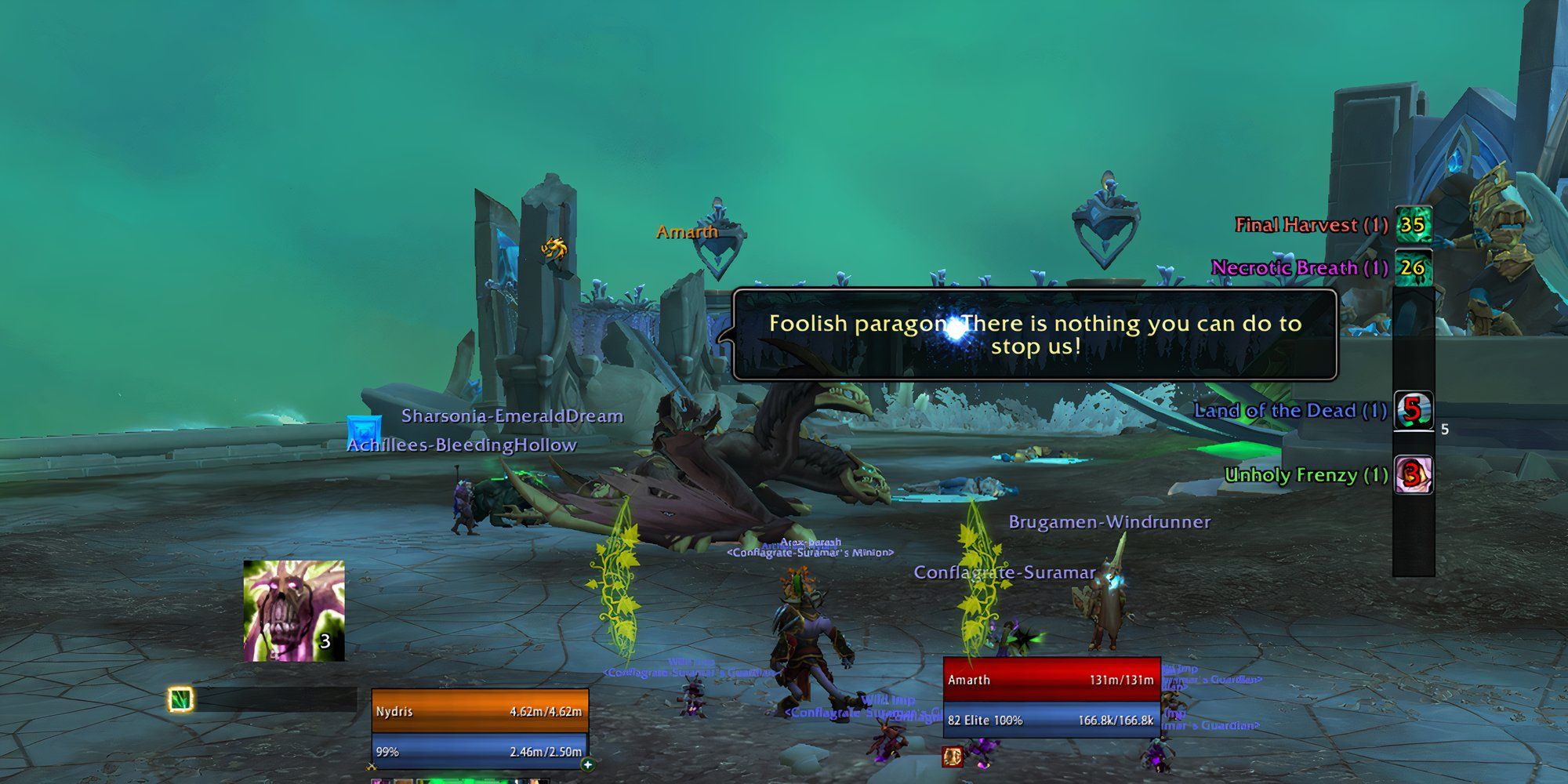The width and height of the screenshot is (1568, 784).
Task: Click the golden plus icon on Nydris's mana bar
Action: [588, 765]
